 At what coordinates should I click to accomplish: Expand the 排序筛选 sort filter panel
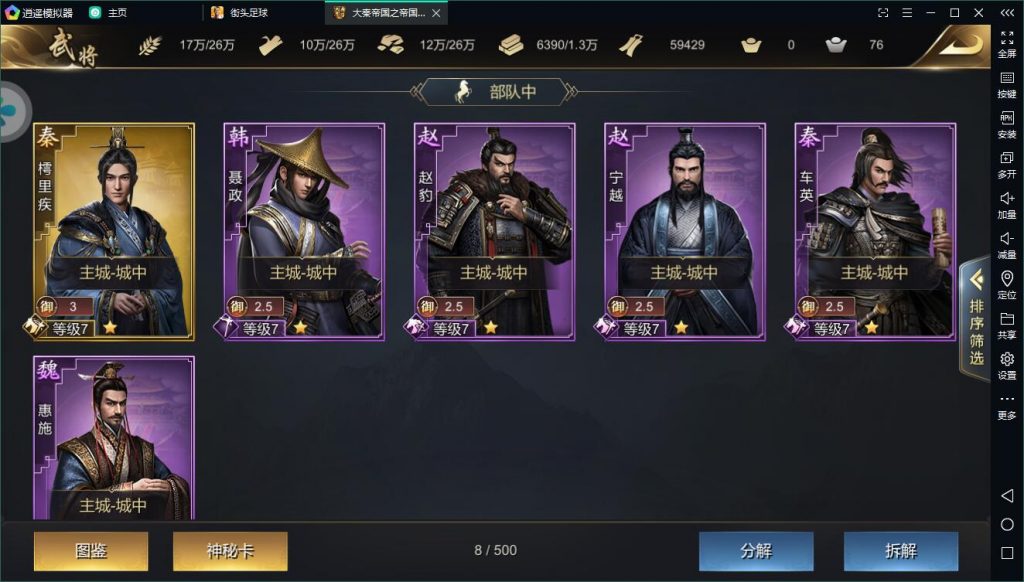[975, 320]
